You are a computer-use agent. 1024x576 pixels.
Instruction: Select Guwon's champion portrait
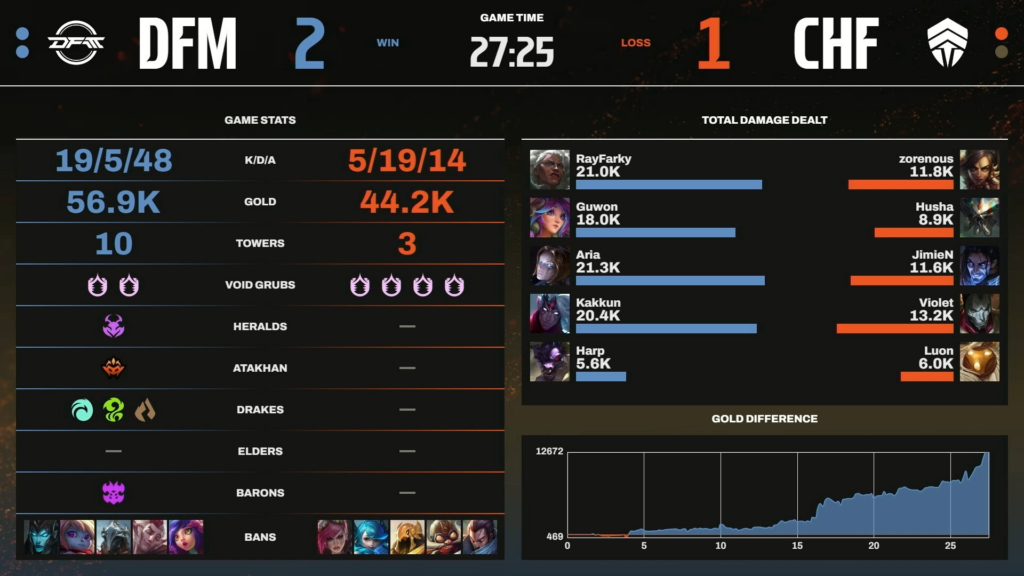click(549, 217)
